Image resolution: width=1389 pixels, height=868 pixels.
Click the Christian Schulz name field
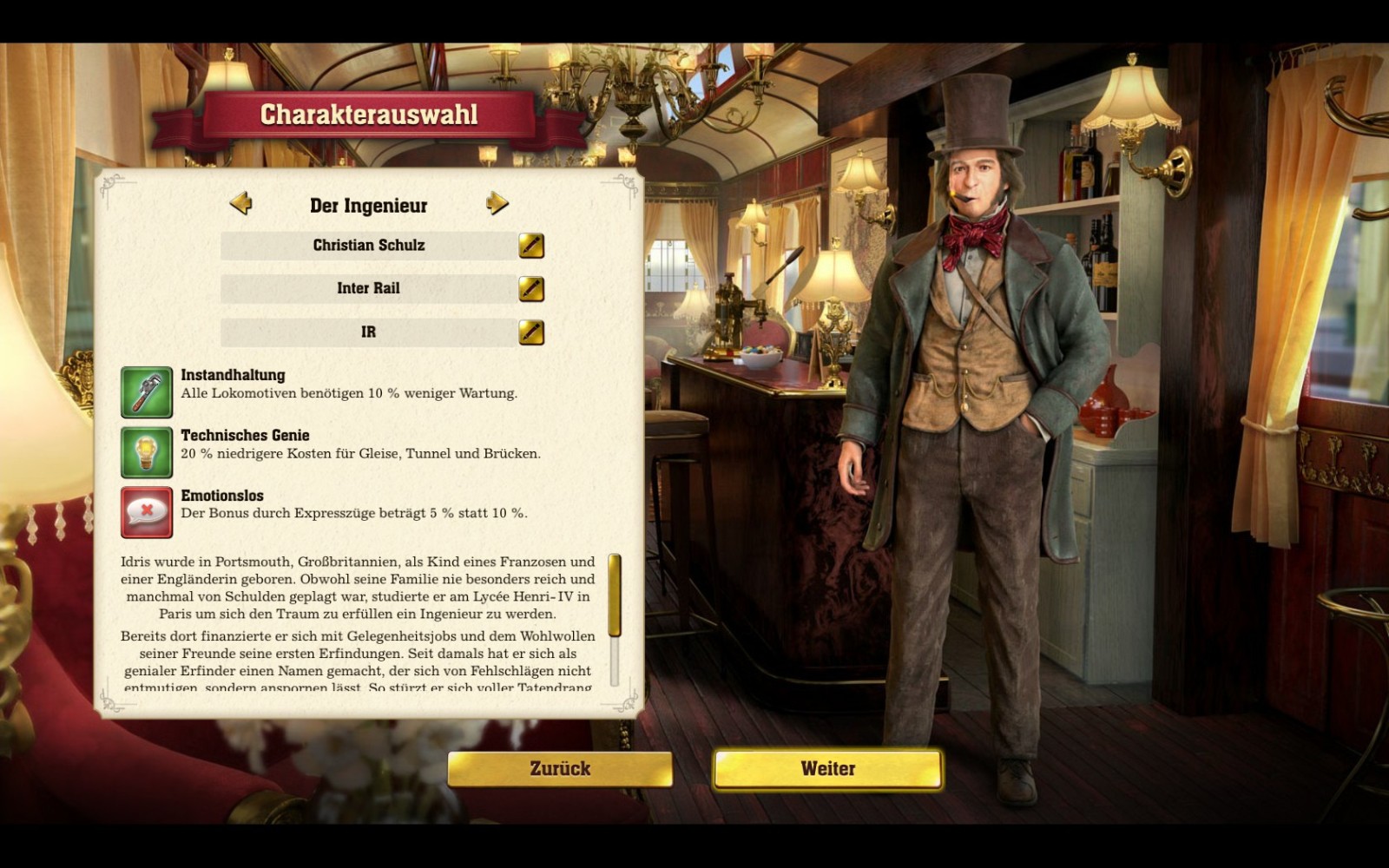click(x=369, y=246)
